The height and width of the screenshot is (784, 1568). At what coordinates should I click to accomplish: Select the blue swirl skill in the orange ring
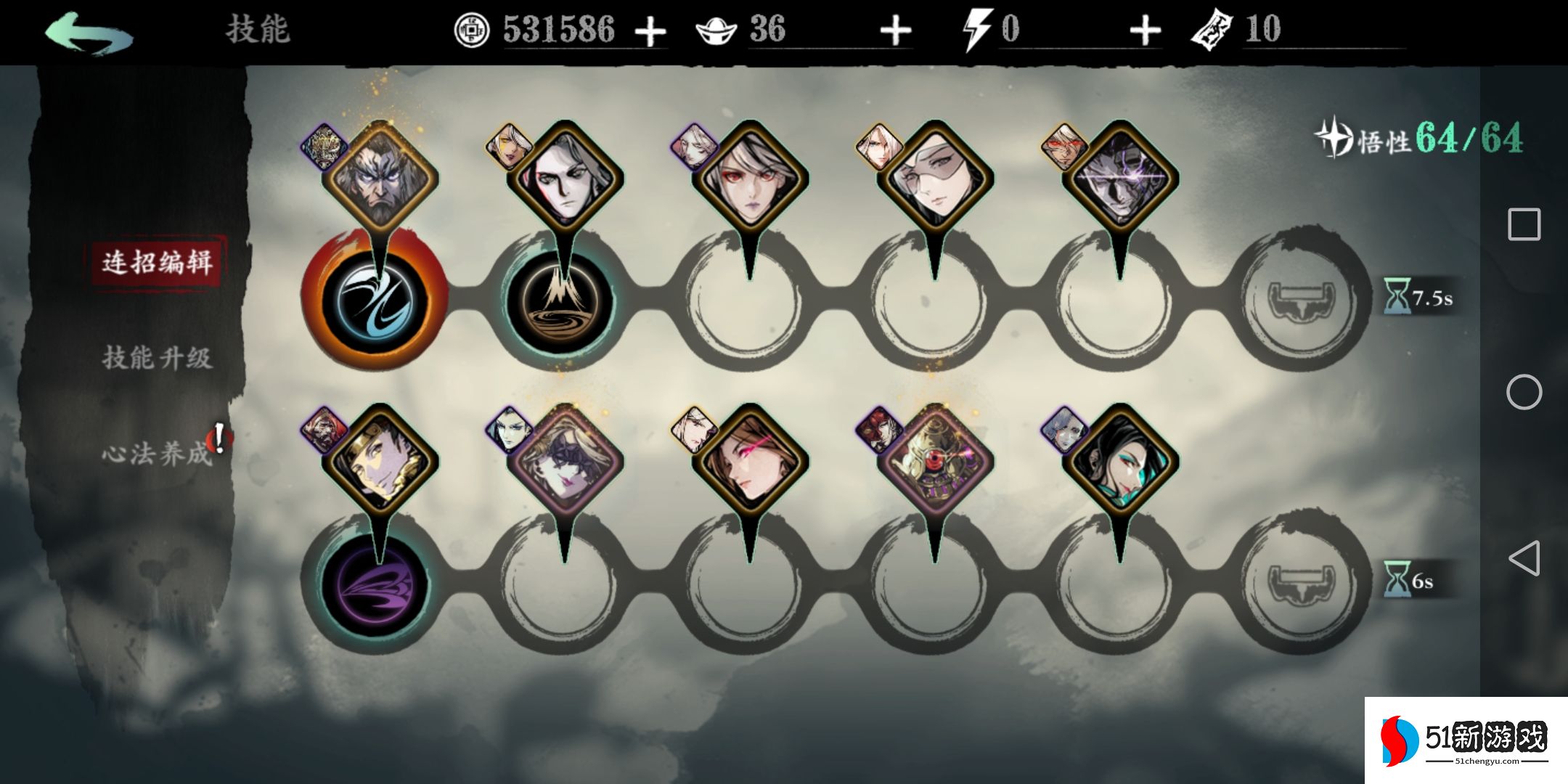coord(375,301)
